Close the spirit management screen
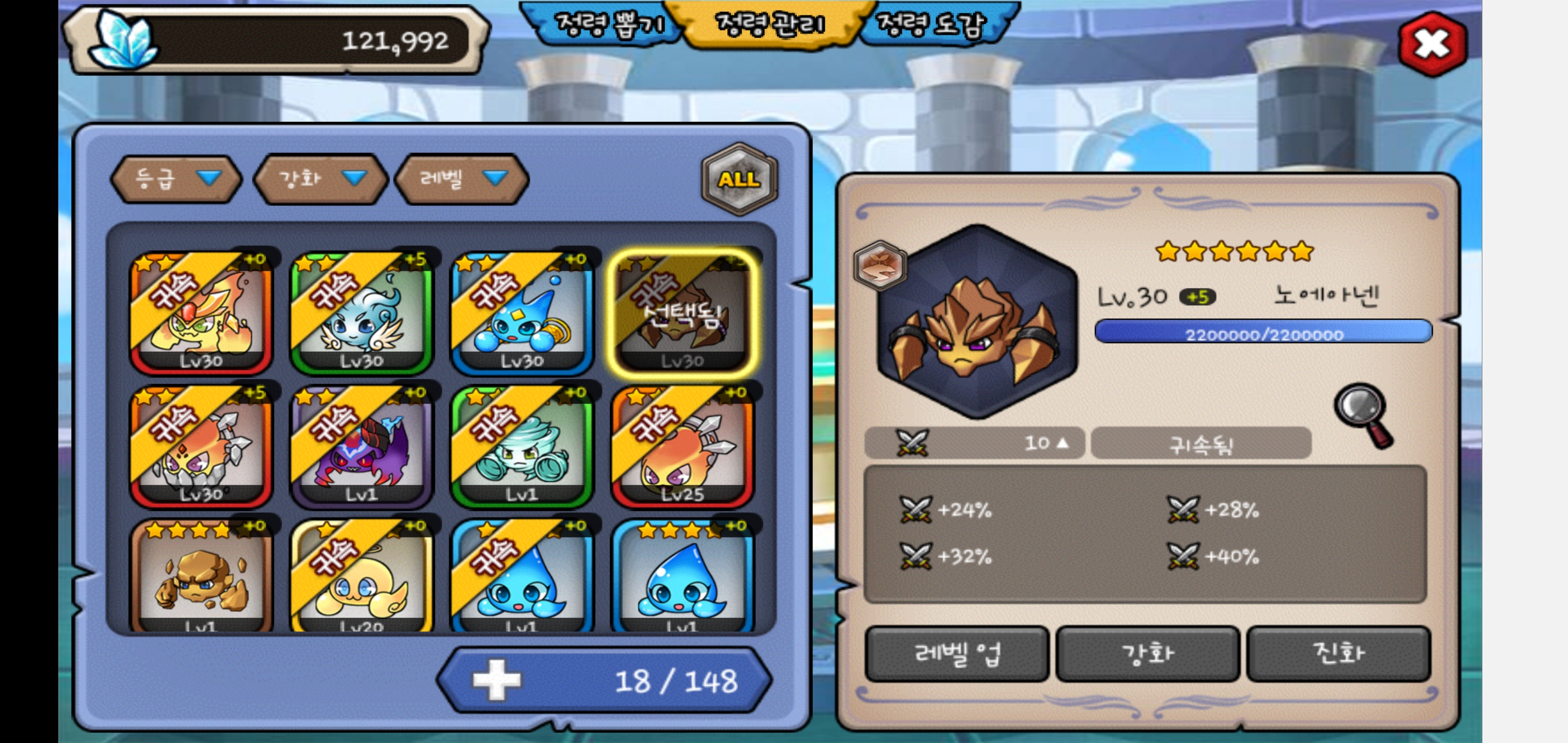1568x743 pixels. click(1432, 44)
